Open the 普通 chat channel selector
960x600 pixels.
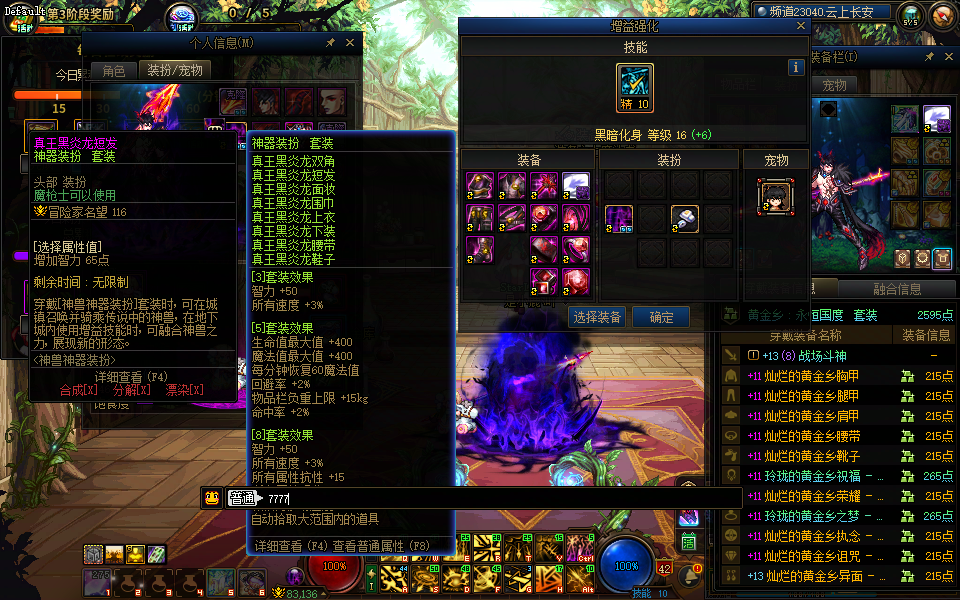[x=241, y=498]
